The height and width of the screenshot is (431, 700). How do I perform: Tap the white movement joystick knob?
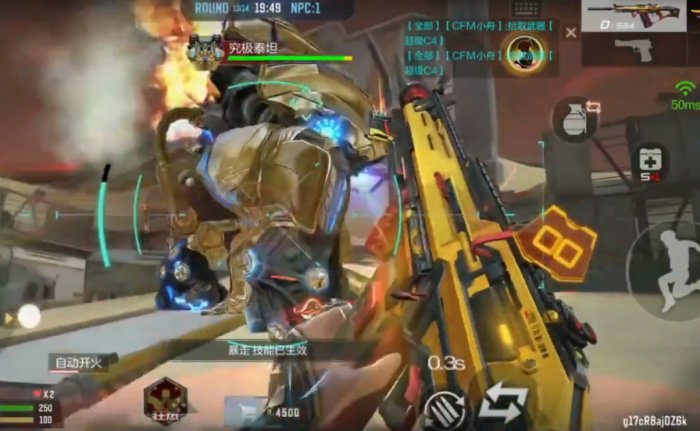29,317
